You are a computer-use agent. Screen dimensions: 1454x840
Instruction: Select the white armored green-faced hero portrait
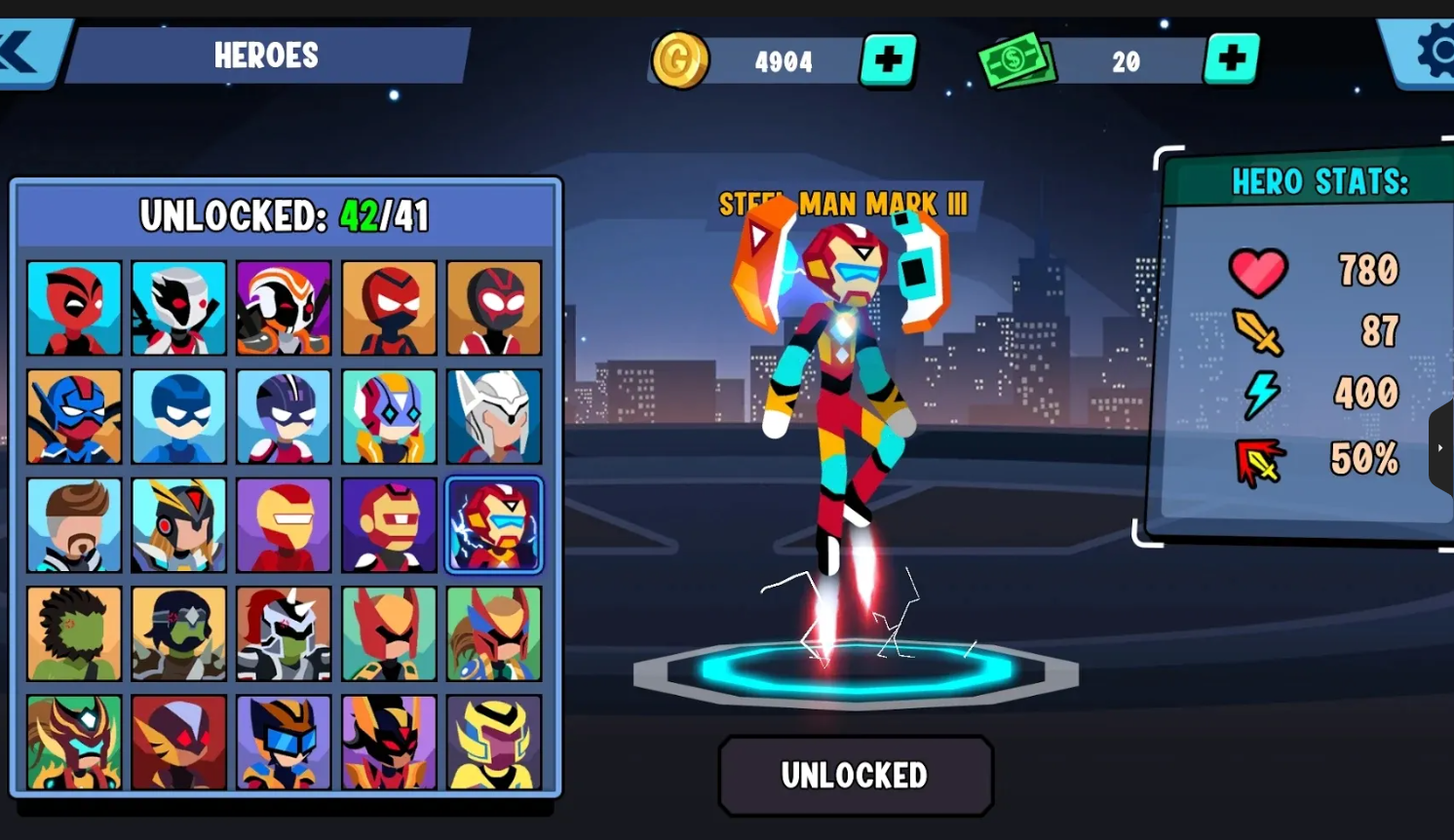[x=284, y=633]
